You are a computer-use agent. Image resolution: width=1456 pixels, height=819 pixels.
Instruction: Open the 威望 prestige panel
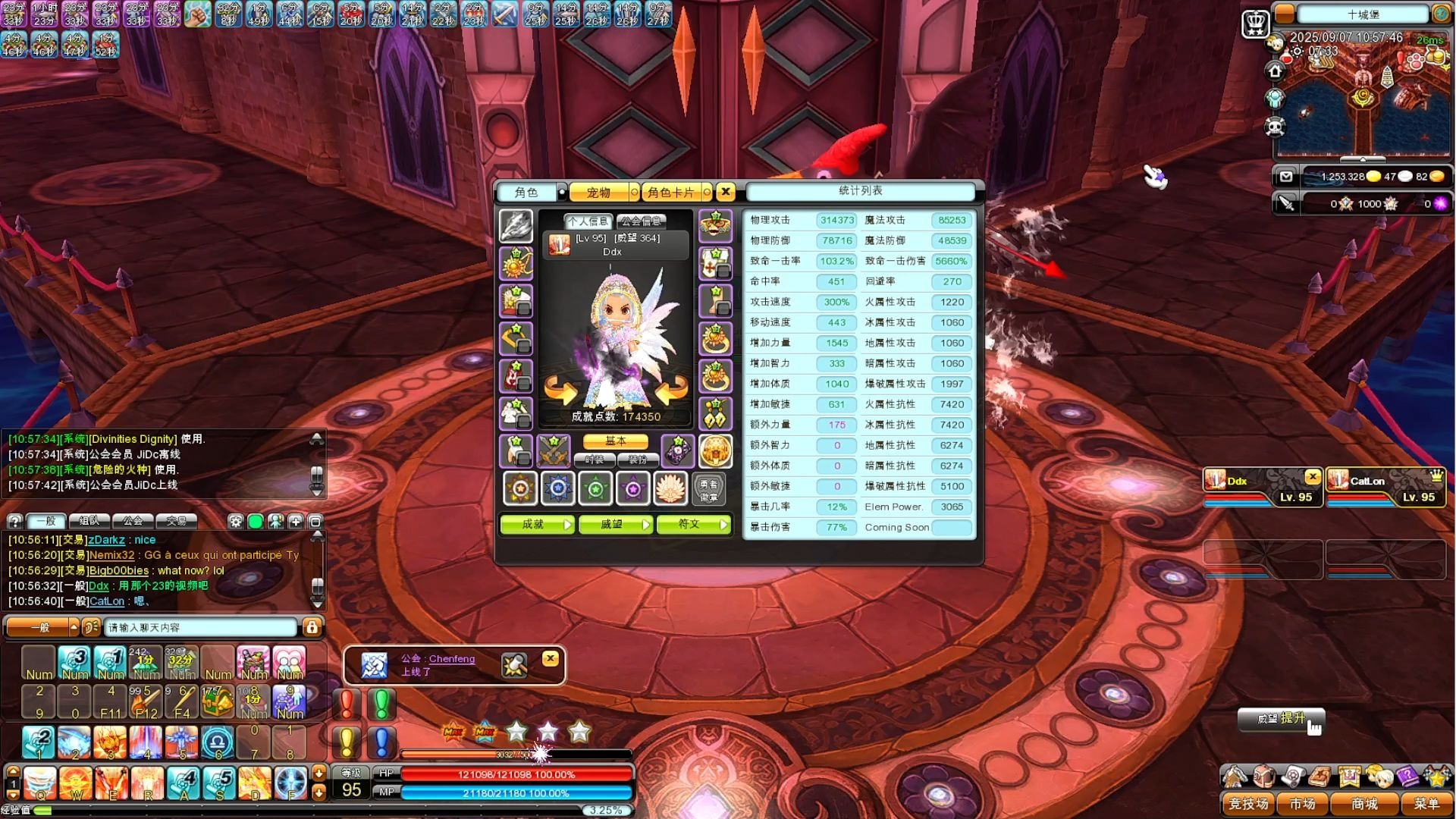tap(615, 524)
